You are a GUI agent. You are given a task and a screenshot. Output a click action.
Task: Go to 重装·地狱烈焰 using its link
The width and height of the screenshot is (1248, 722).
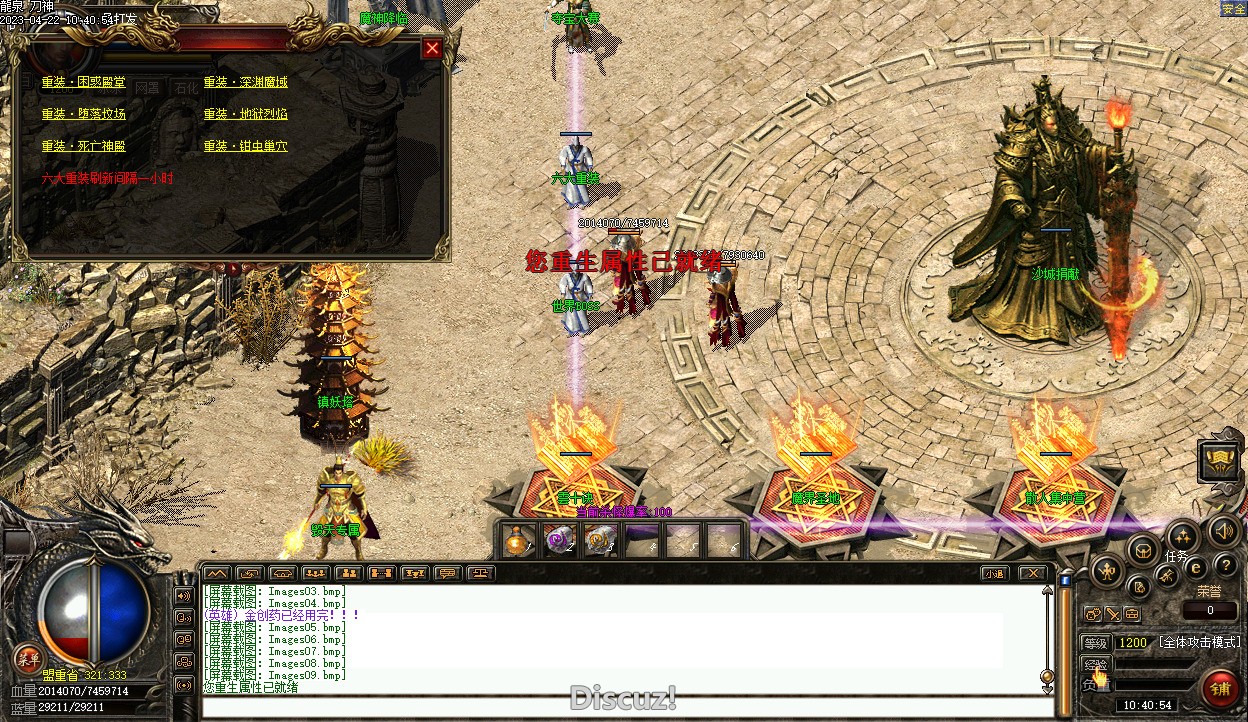pos(246,114)
